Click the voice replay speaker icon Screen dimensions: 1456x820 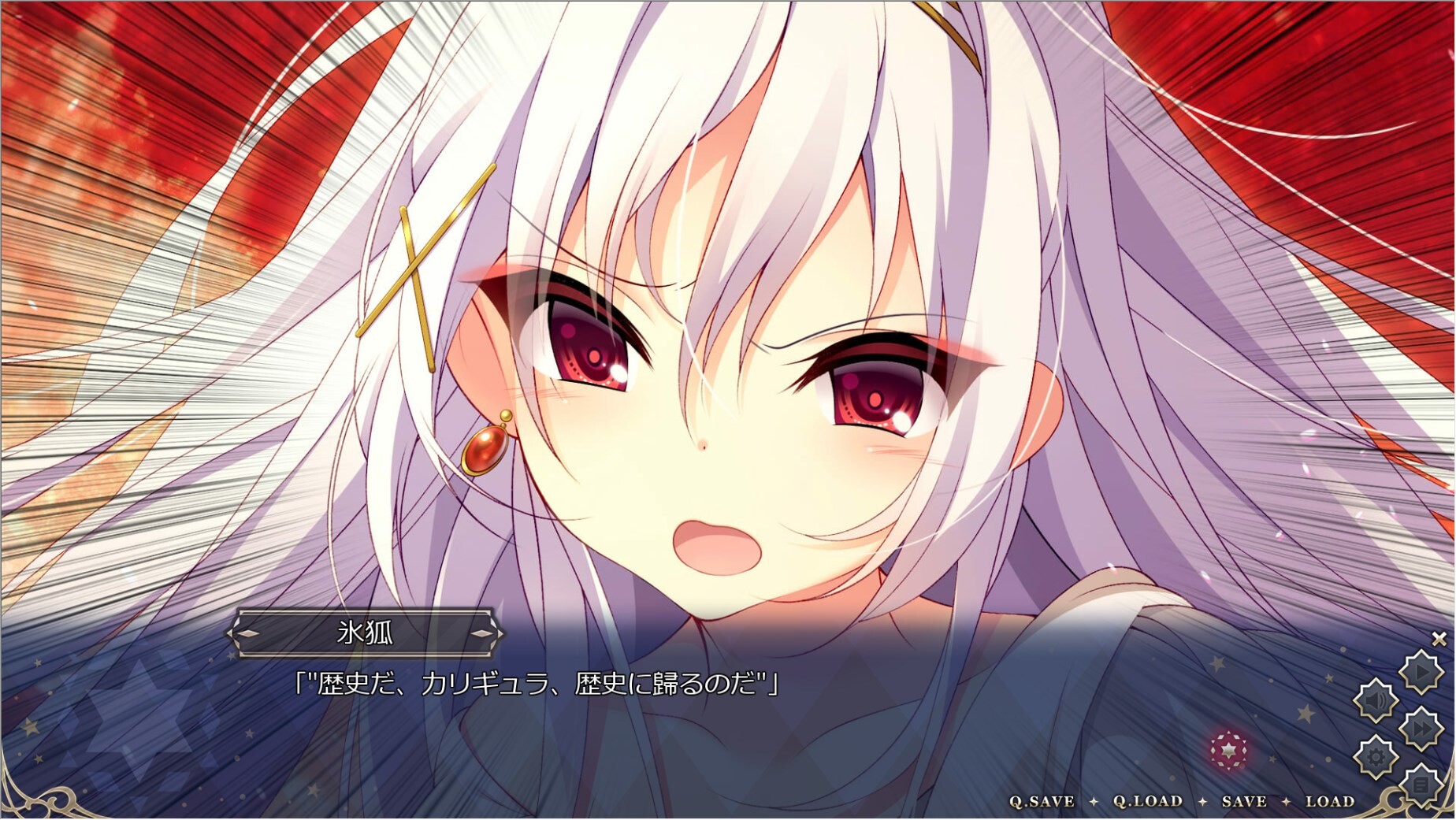tap(1376, 699)
